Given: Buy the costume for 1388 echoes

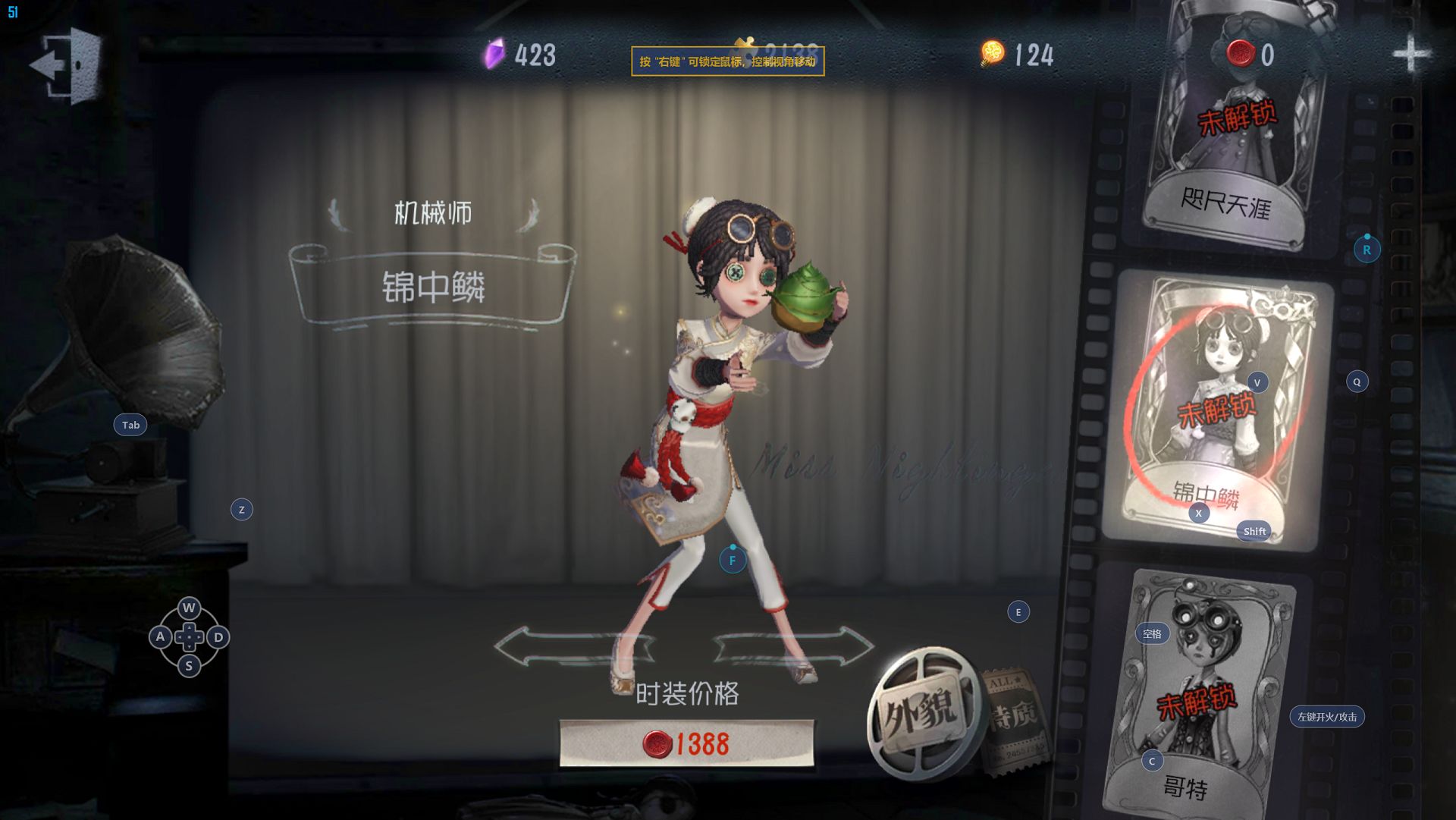Looking at the screenshot, I should point(686,743).
